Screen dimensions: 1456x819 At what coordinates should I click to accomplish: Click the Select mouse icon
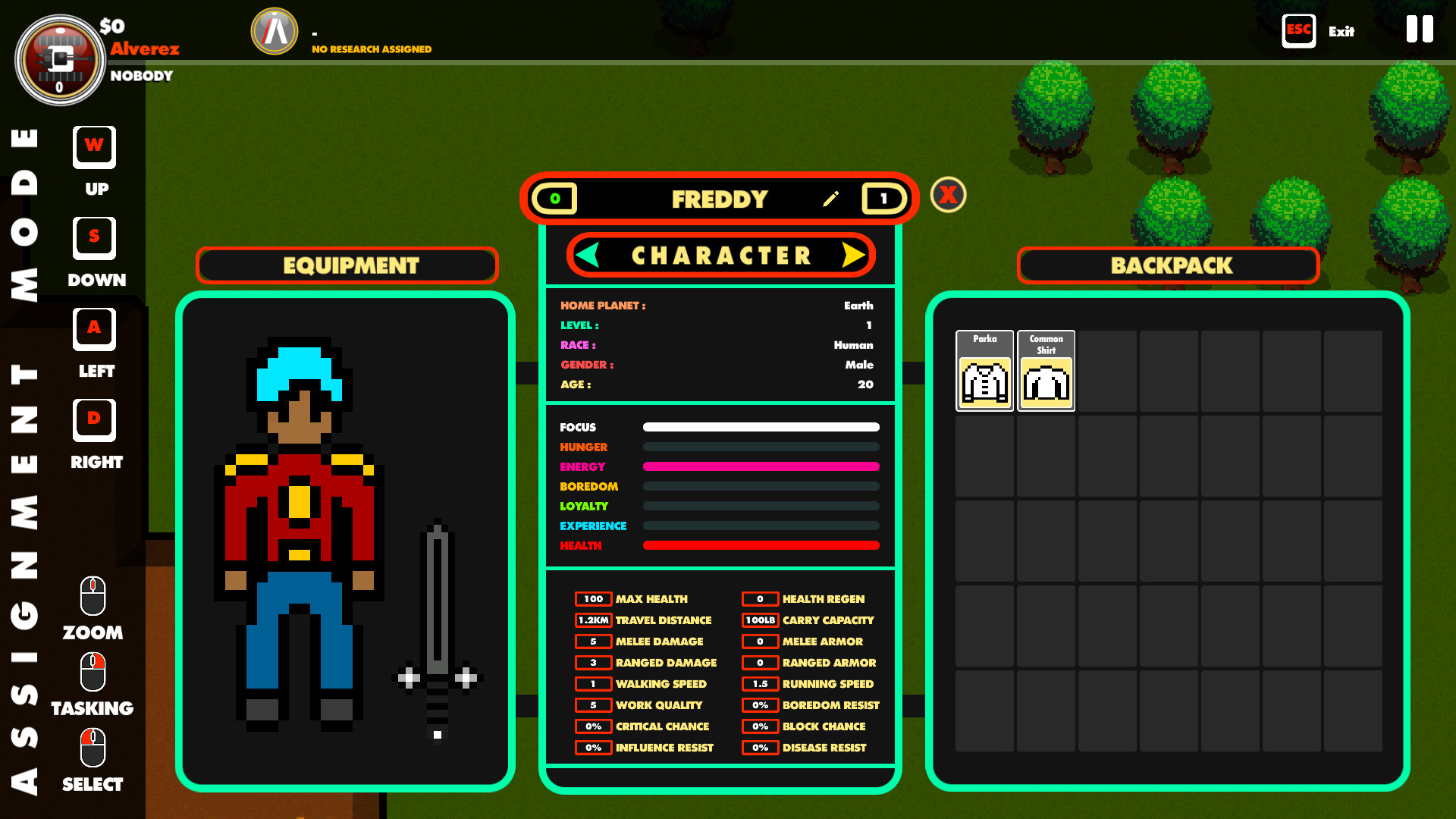[x=92, y=747]
